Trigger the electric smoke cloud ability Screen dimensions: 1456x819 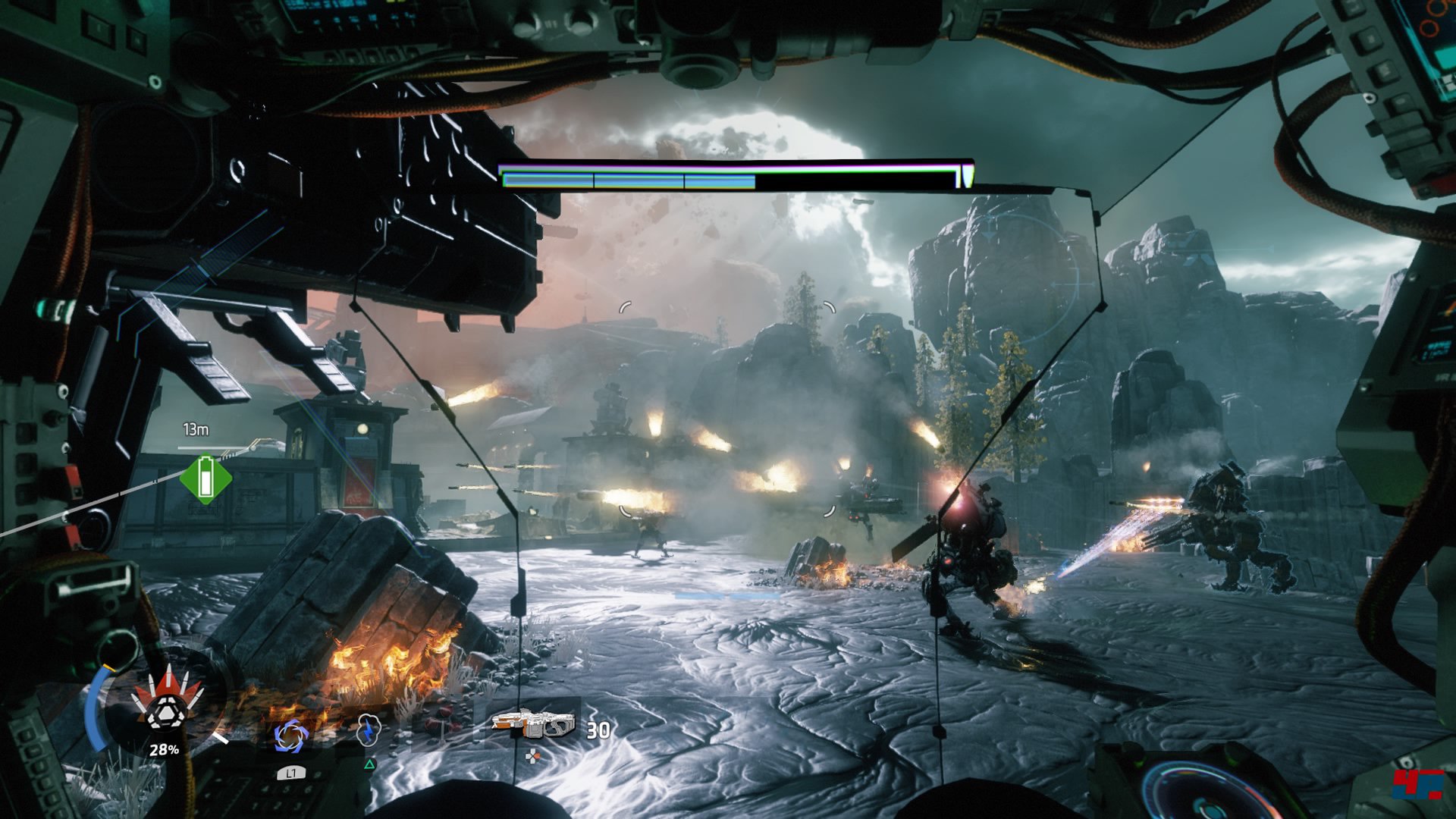click(x=368, y=730)
